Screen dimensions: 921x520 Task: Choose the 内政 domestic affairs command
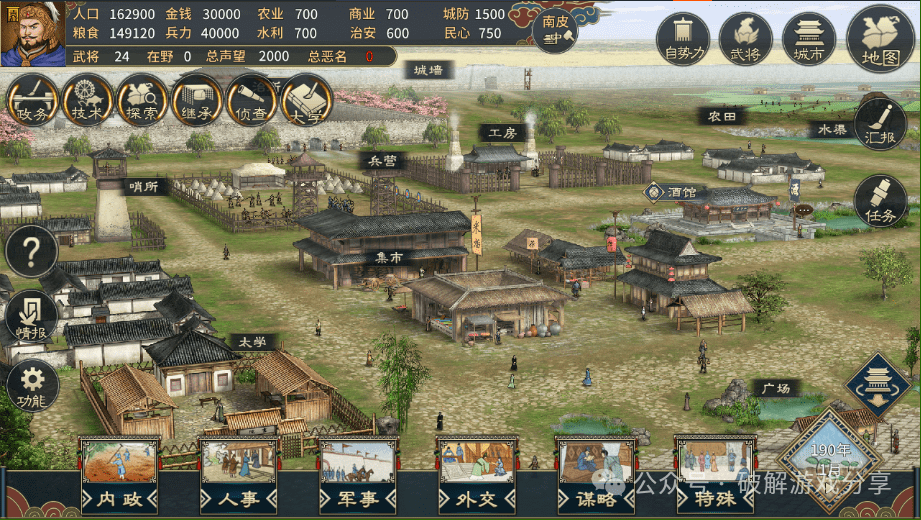(x=119, y=474)
